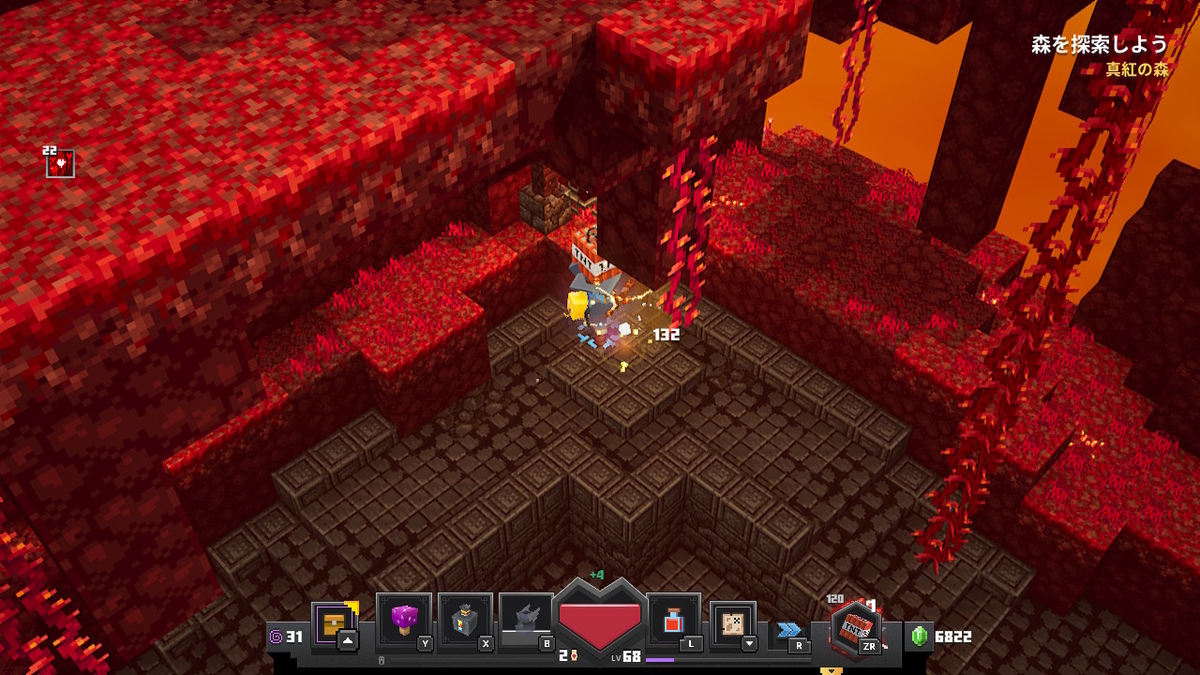Viewport: 1200px width, 675px height.
Task: Click the forest exploration objective tracker
Action: [1099, 44]
